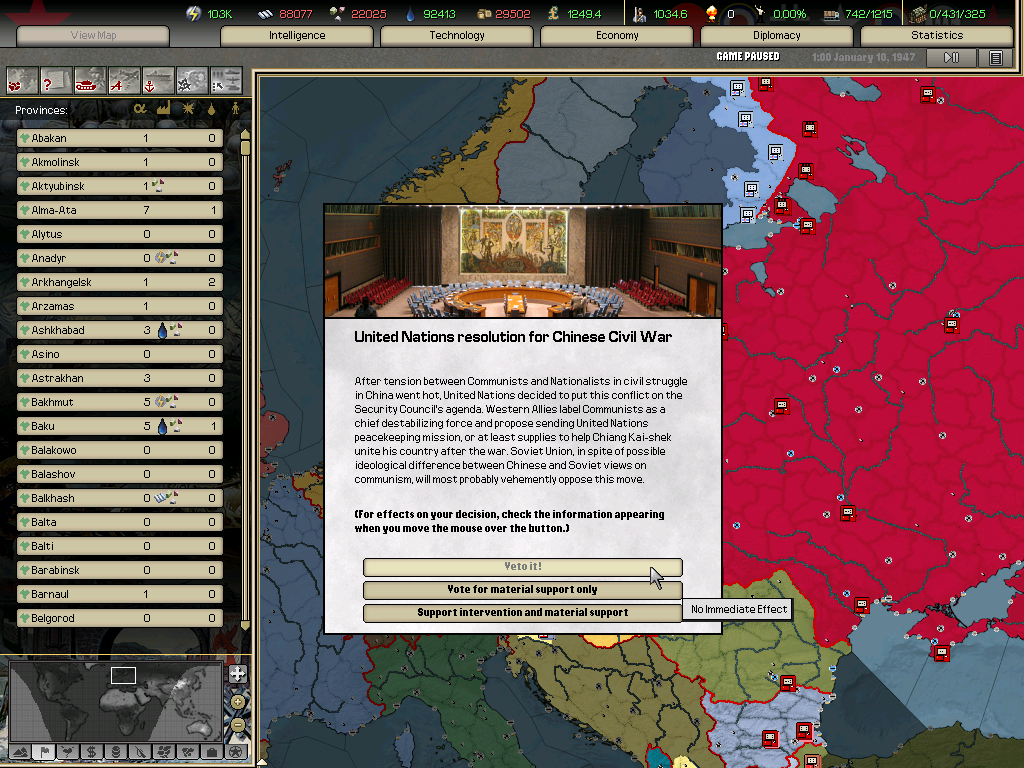Select the Alma-Ata province row

120,210
